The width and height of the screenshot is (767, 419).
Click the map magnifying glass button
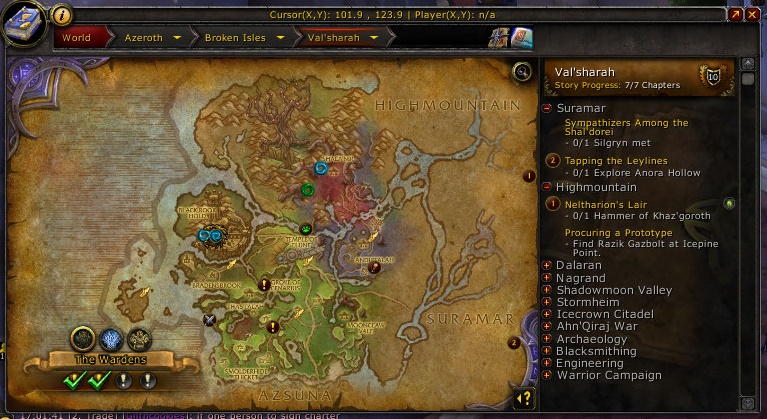[521, 72]
